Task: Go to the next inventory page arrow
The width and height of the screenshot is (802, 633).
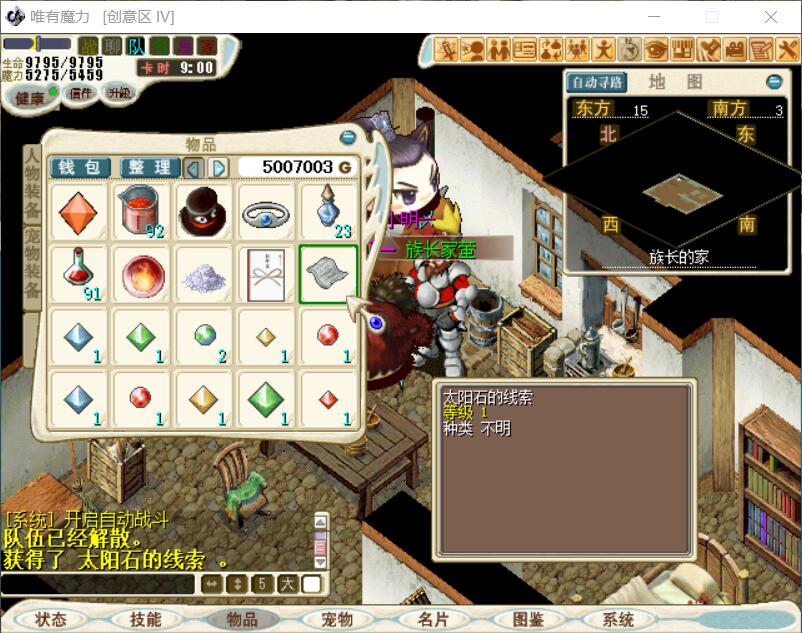Action: (219, 167)
